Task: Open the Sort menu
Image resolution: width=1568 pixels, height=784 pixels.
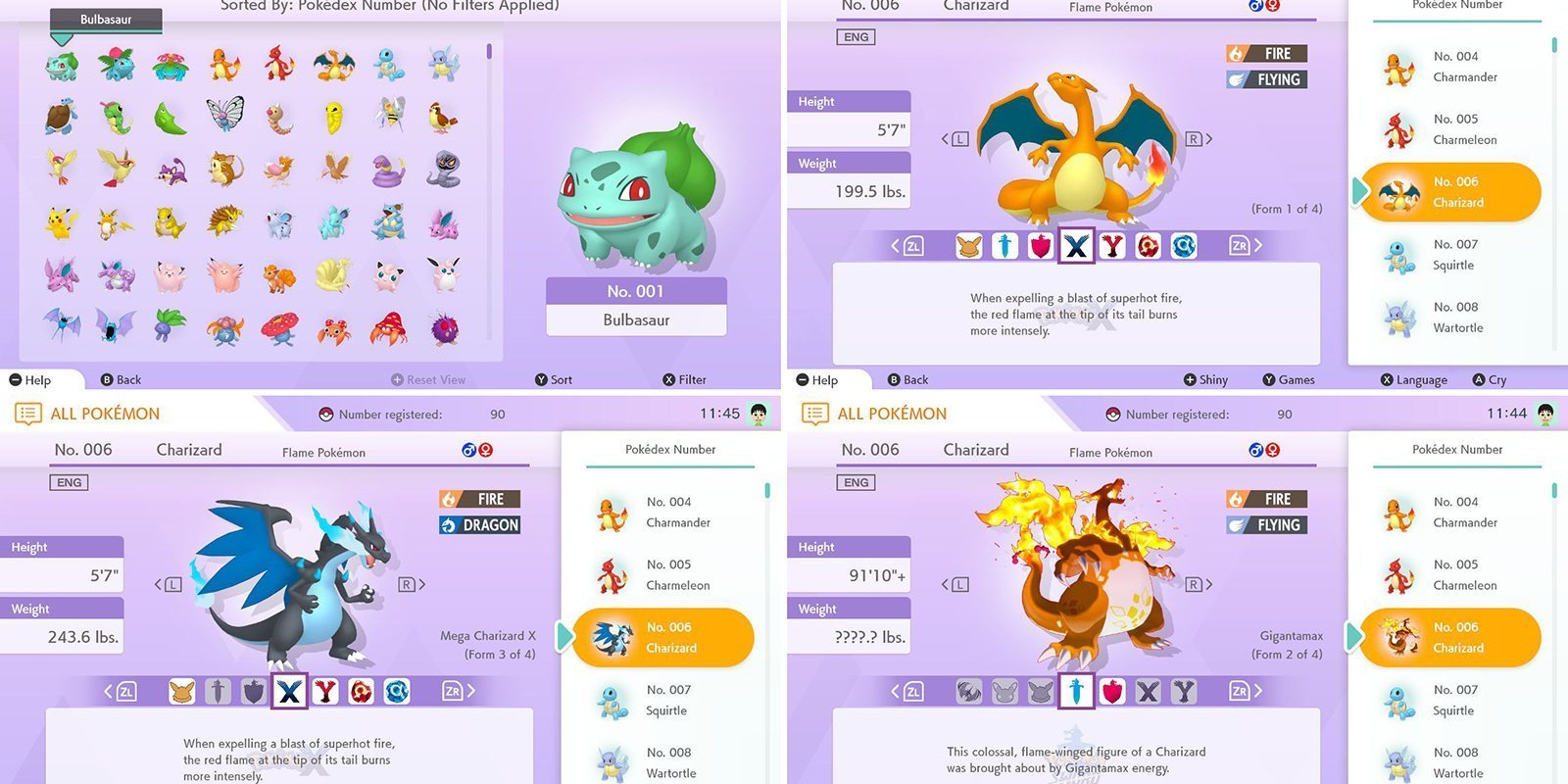Action: click(x=554, y=379)
